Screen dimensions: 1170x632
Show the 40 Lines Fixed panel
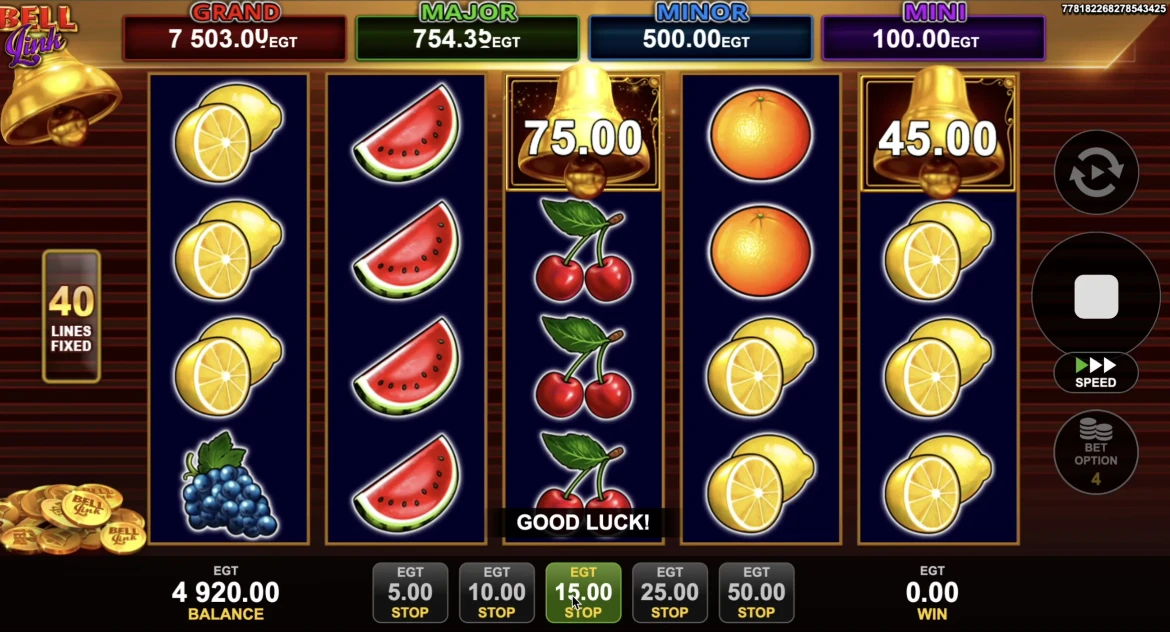[x=71, y=316]
